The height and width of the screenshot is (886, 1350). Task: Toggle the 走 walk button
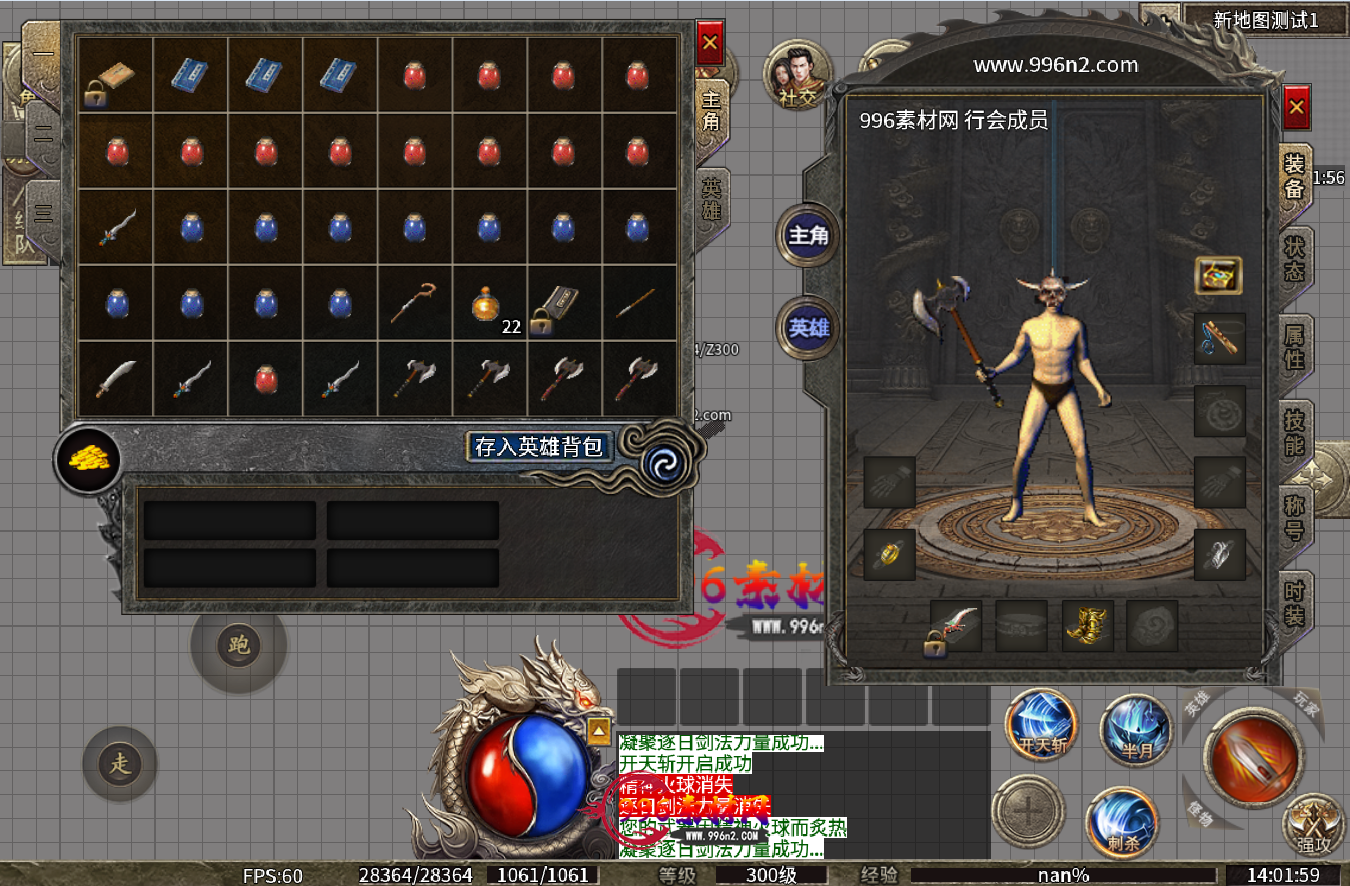(x=120, y=765)
